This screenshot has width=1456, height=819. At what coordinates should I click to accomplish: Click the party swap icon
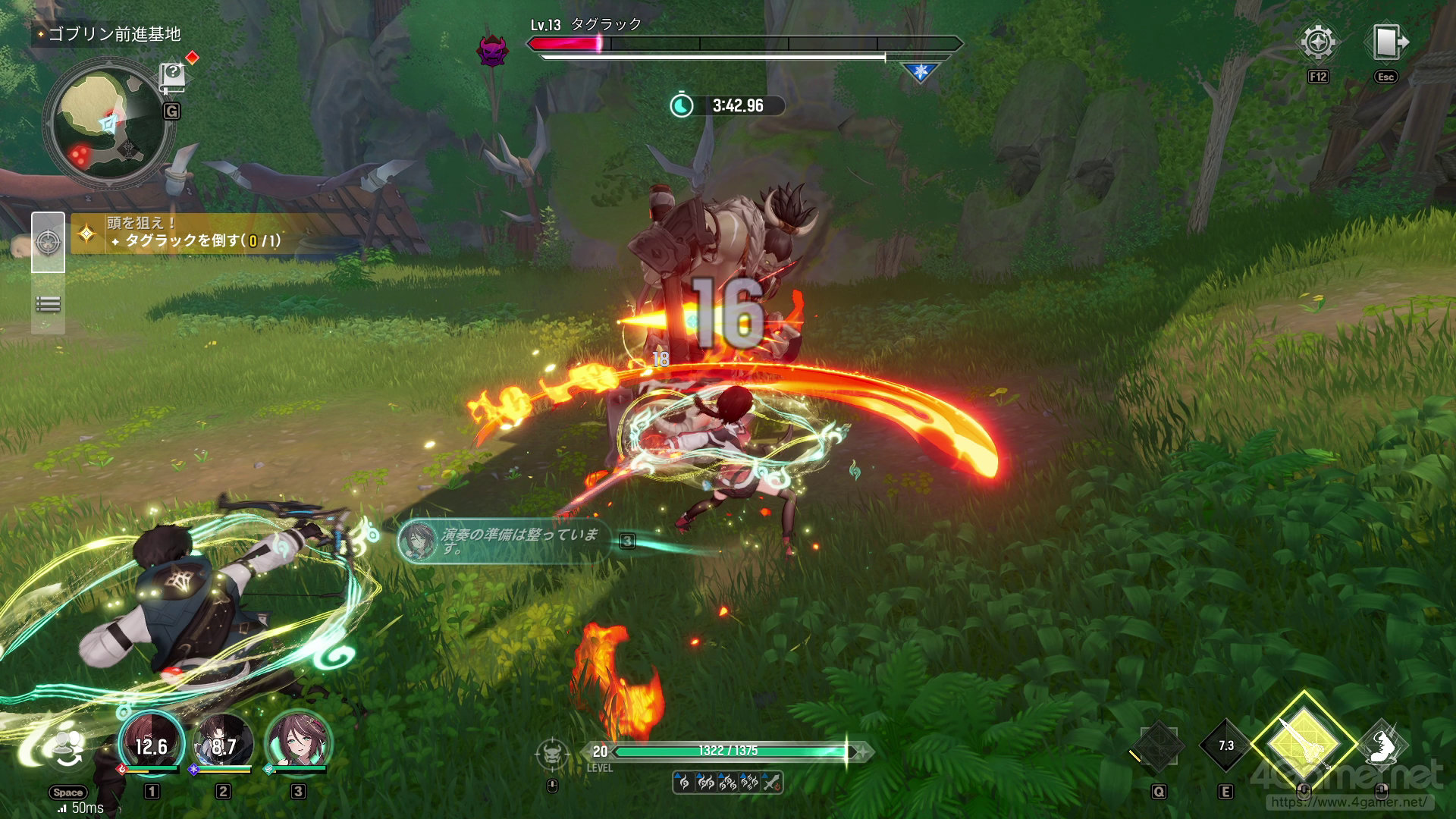tap(69, 749)
